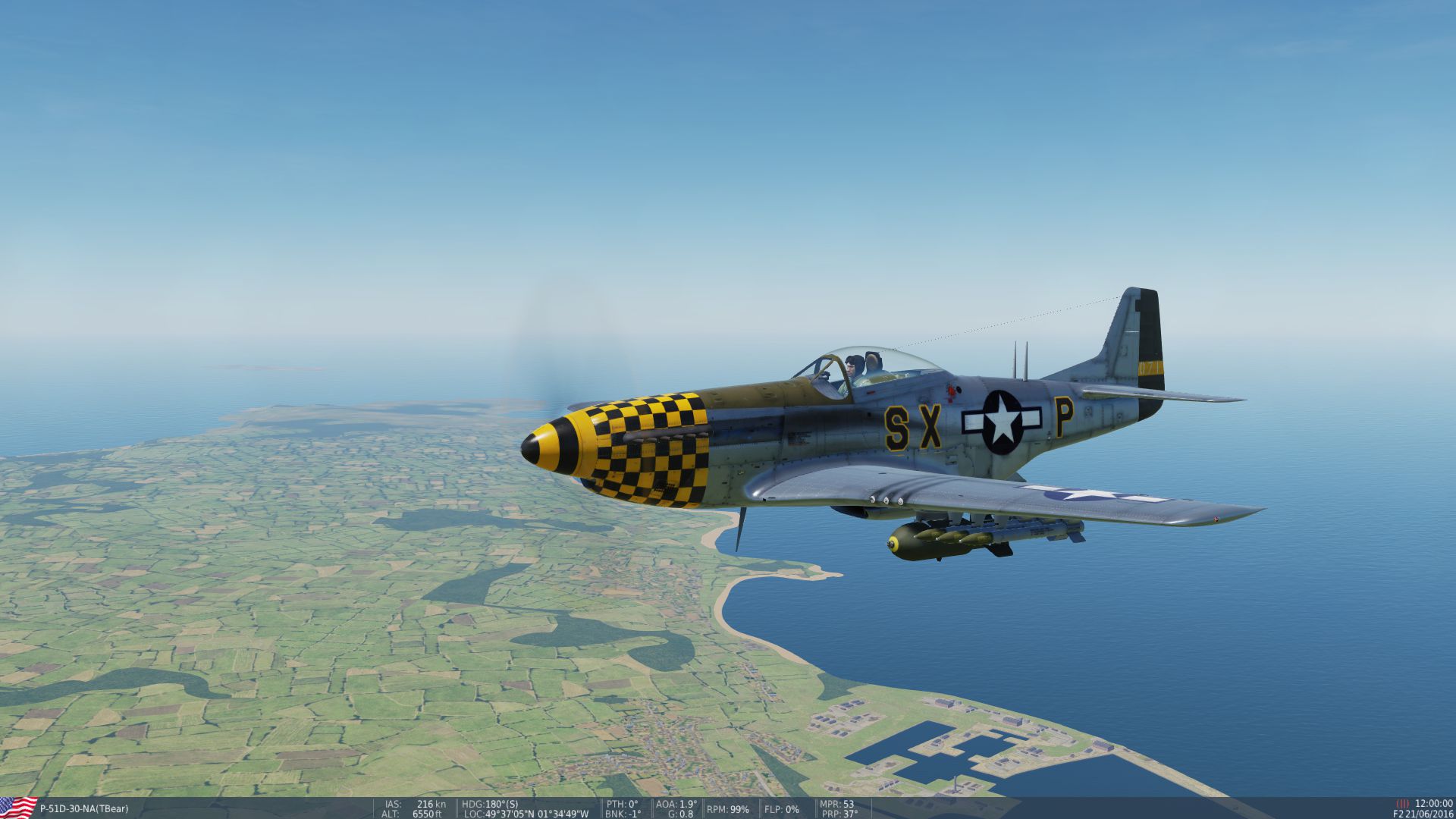1456x819 pixels.
Task: Click the FLP 0% flaps indicator
Action: 782,809
